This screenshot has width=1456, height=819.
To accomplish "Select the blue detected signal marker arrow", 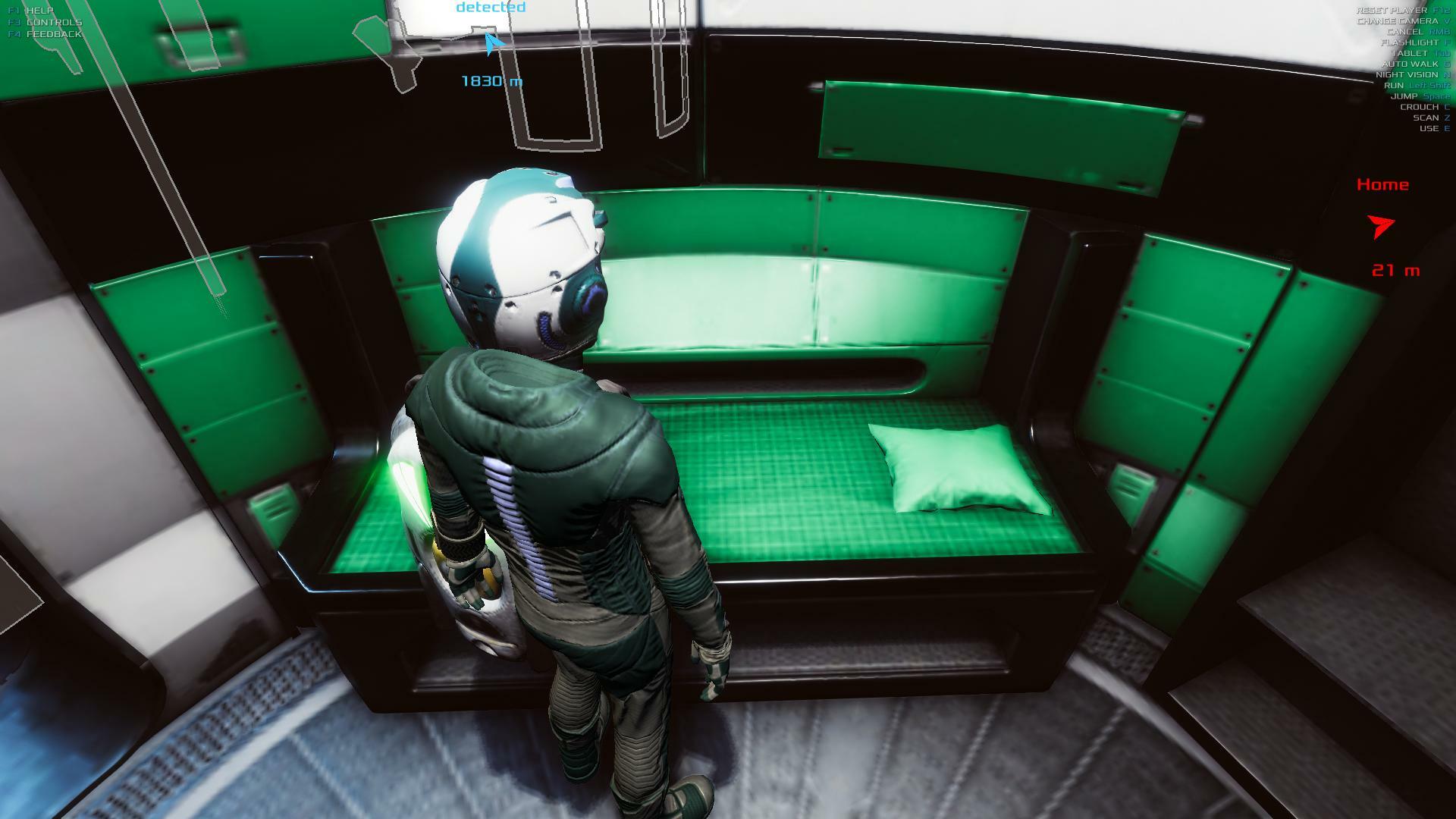I will pyautogui.click(x=493, y=43).
